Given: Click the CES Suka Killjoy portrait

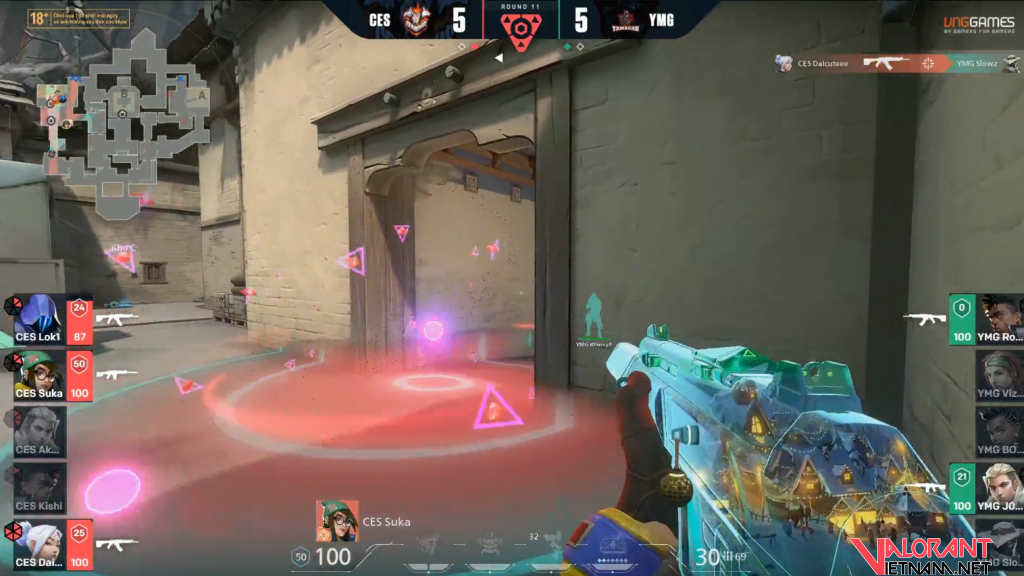Looking at the screenshot, I should click(x=337, y=521).
